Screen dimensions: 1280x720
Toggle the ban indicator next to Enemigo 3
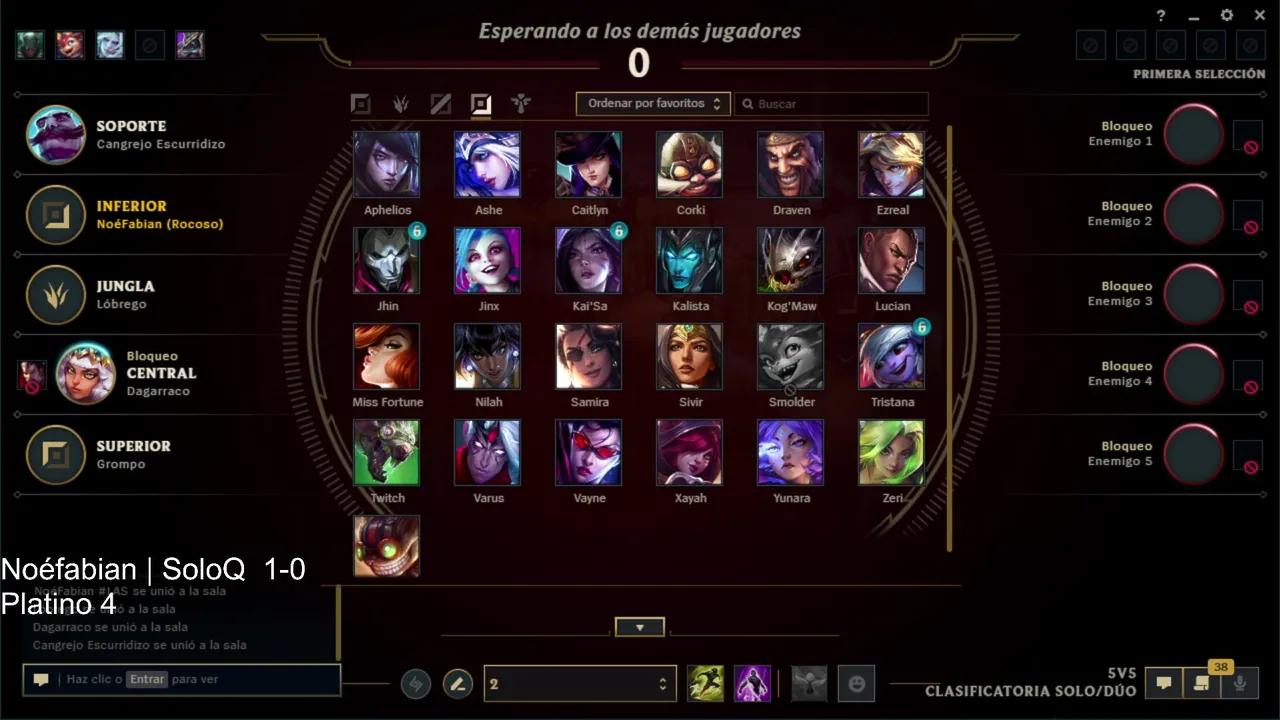1251,306
